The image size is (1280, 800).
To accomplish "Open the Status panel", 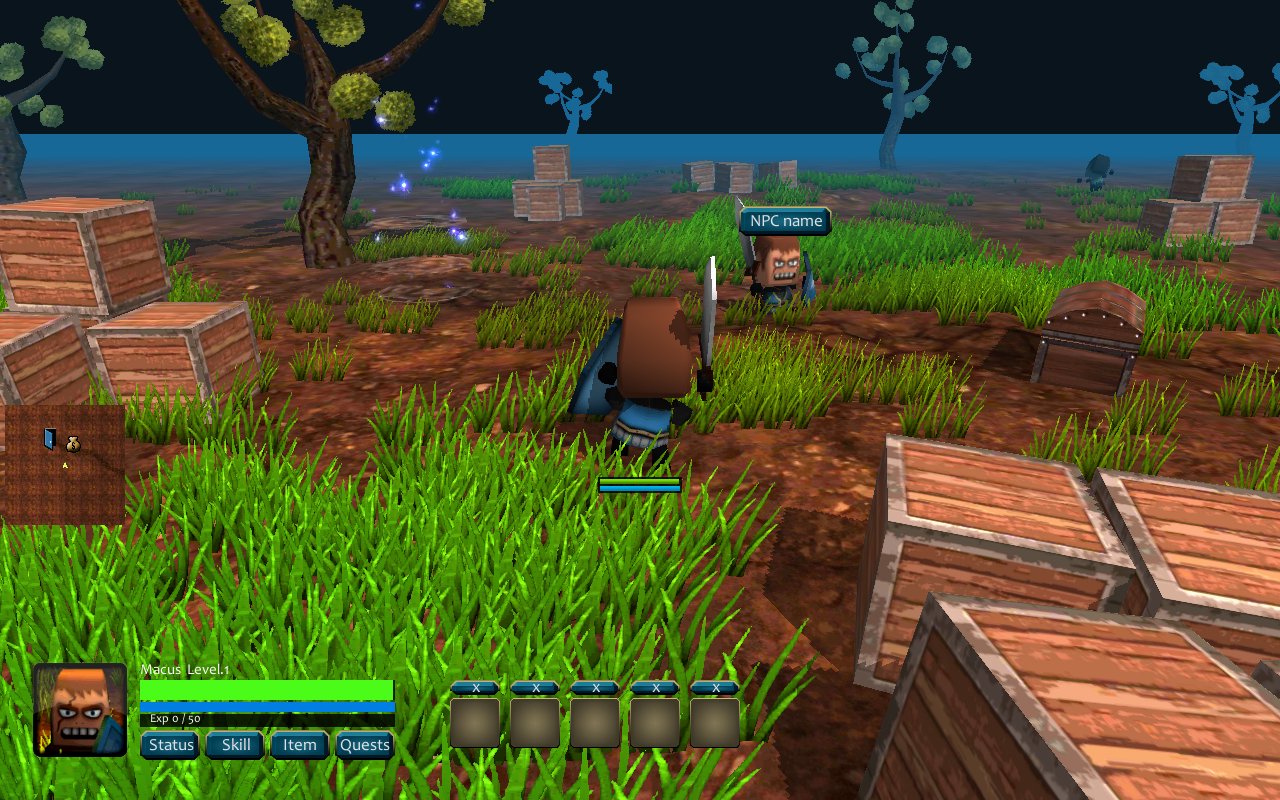I will pos(170,745).
